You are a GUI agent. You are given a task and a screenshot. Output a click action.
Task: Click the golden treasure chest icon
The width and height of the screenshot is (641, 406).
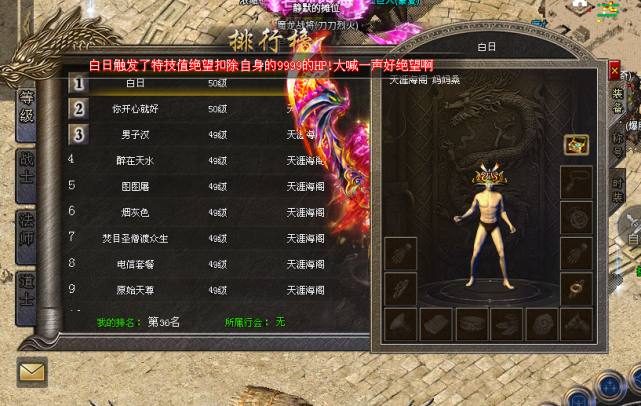575,145
